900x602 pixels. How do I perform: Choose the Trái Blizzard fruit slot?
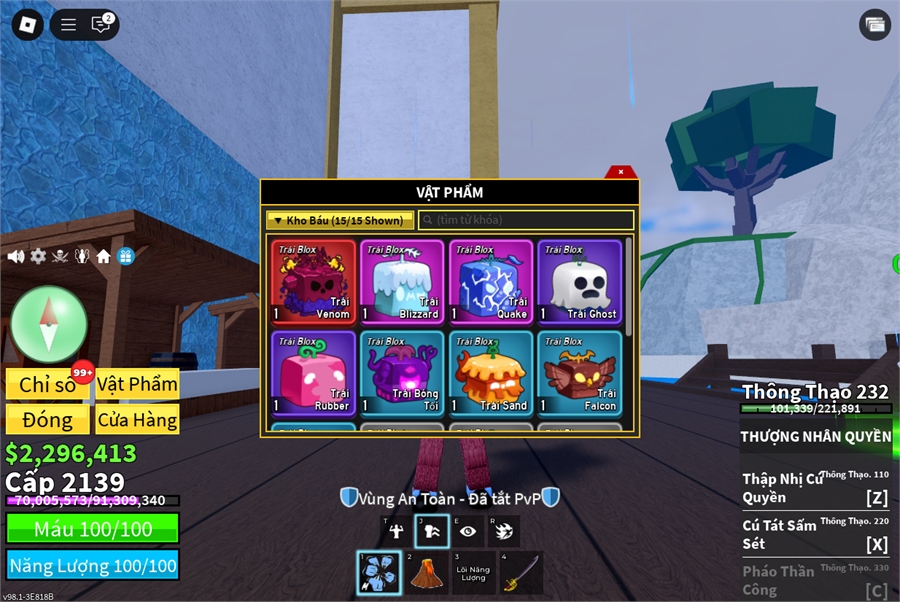tap(402, 281)
